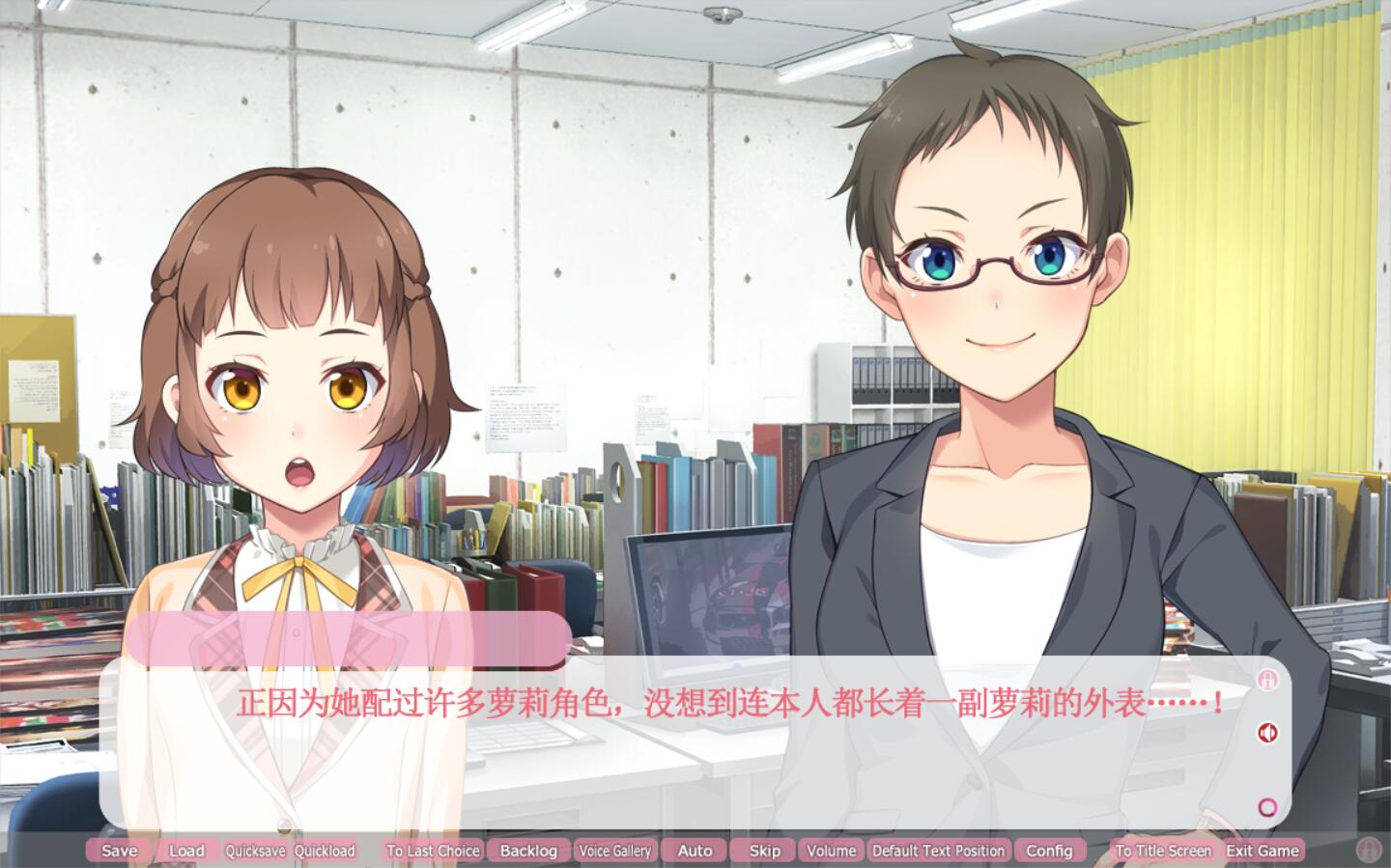Open the Config settings
The image size is (1391, 868).
pyautogui.click(x=1049, y=851)
